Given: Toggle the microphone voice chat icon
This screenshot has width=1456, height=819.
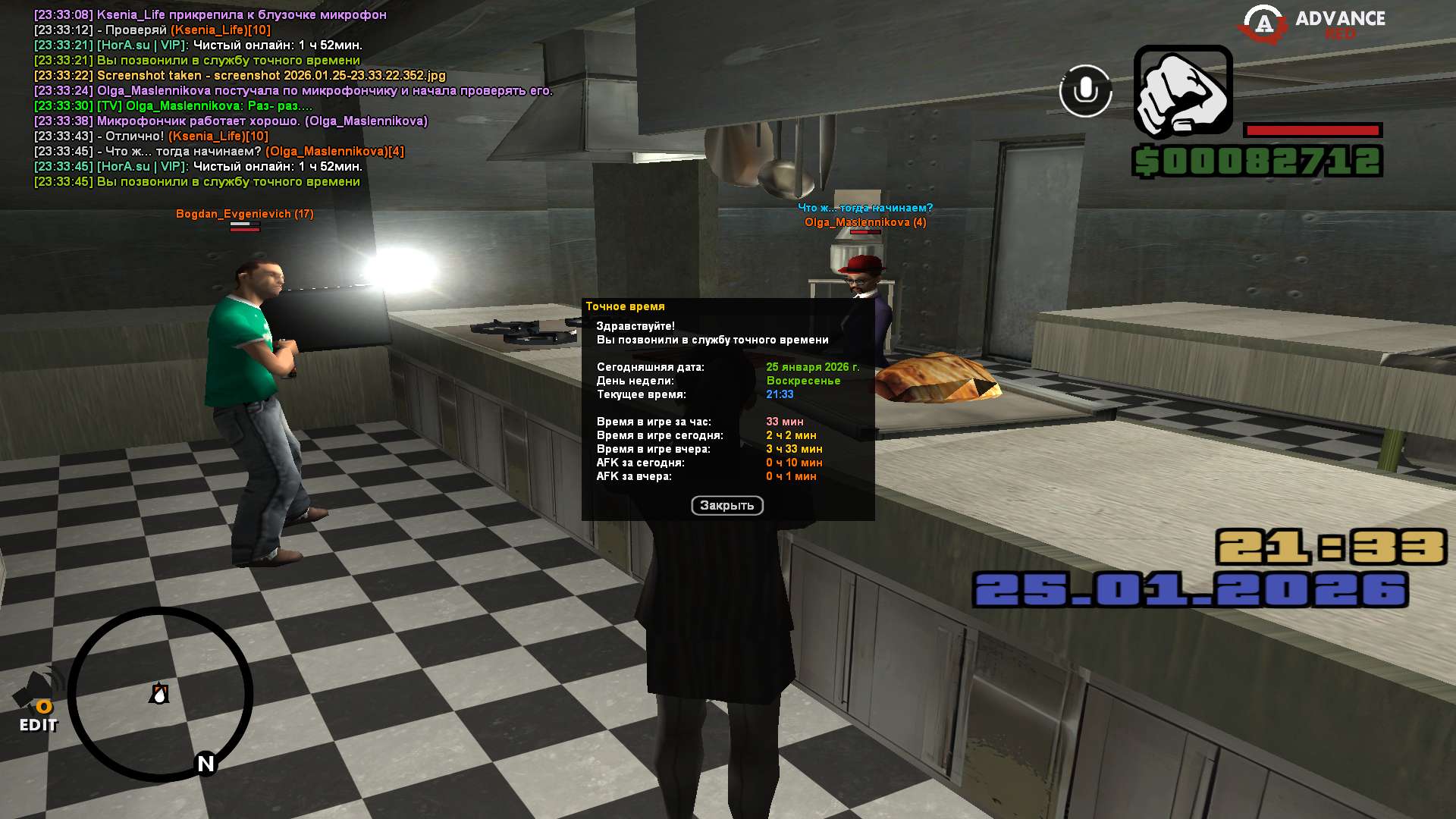Looking at the screenshot, I should (x=1085, y=91).
